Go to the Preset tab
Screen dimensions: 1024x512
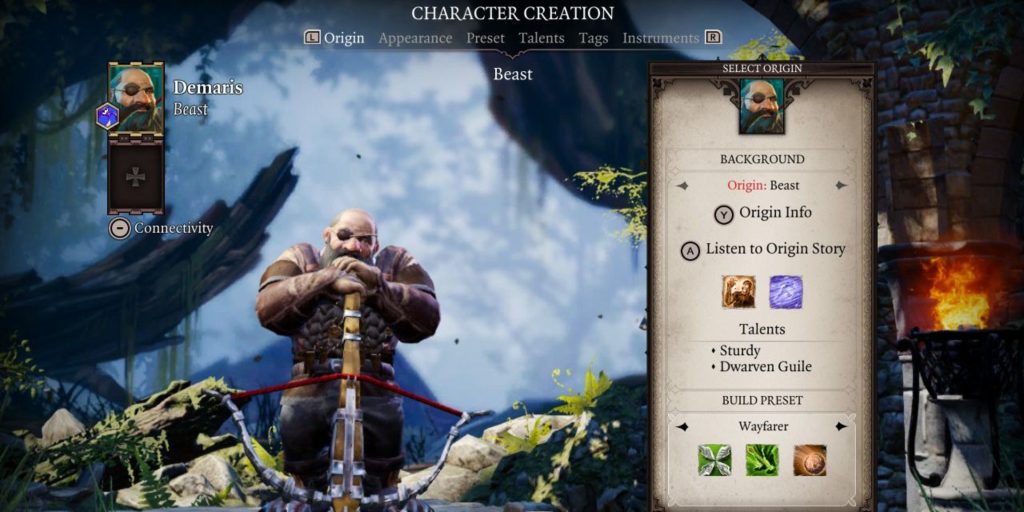(485, 38)
